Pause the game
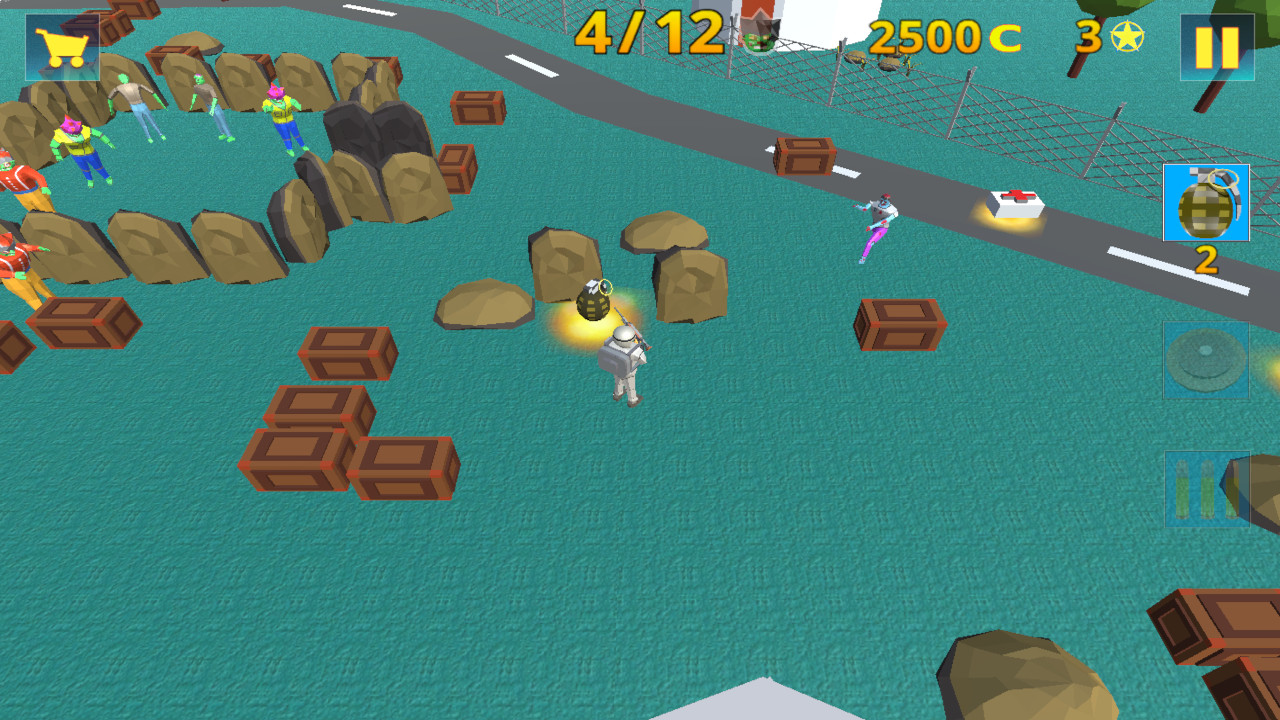Screen dimensions: 1280x720 [x=1218, y=45]
